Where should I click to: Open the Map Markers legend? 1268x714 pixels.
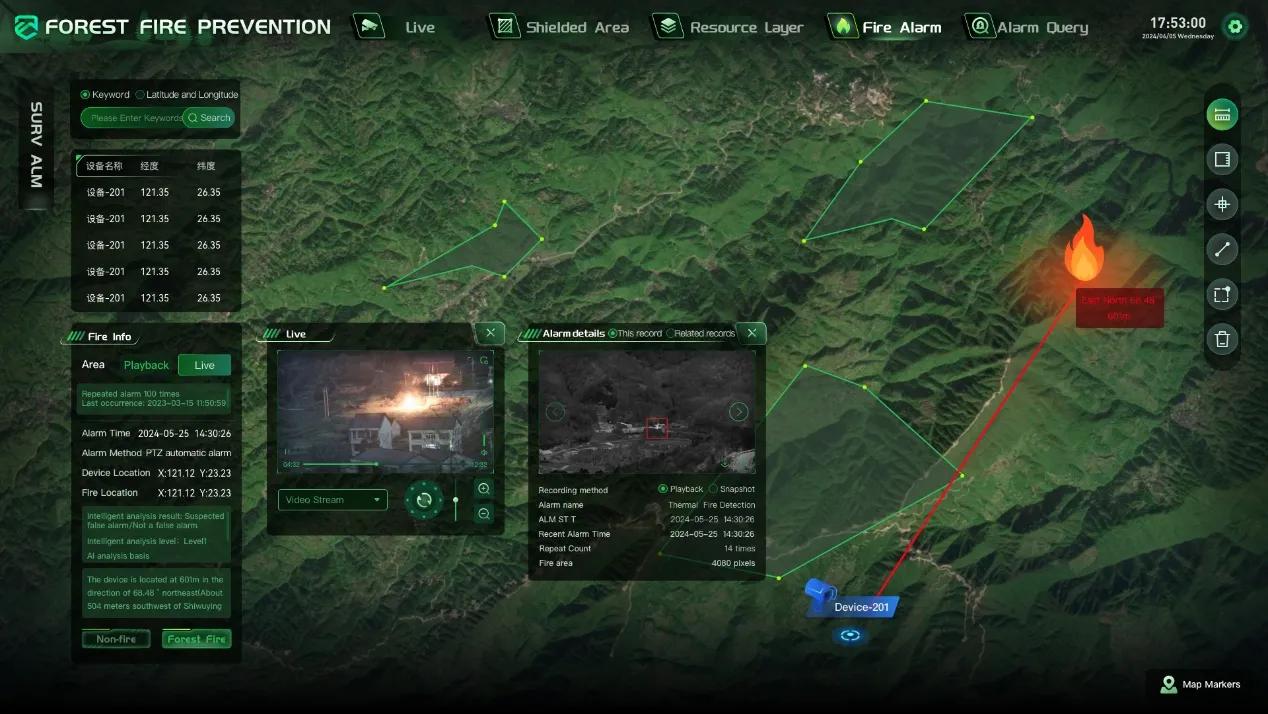pyautogui.click(x=1200, y=685)
